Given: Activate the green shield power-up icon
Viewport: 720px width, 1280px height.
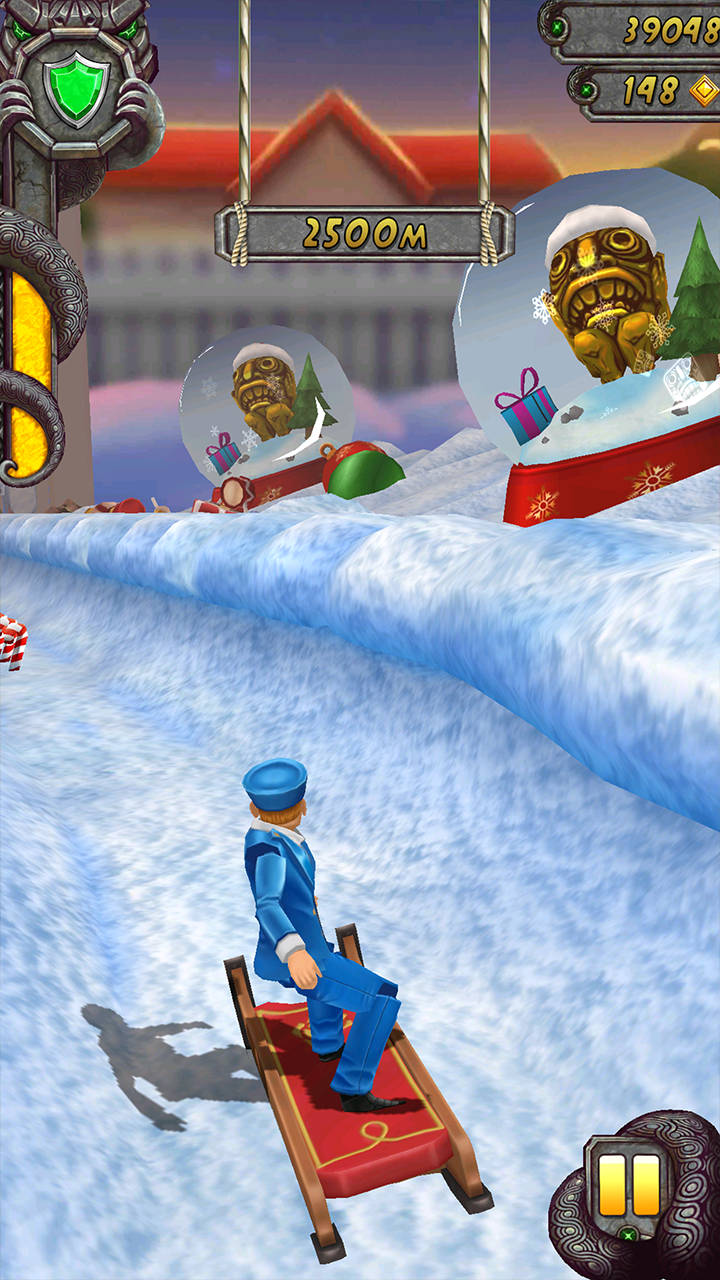Looking at the screenshot, I should click(76, 89).
